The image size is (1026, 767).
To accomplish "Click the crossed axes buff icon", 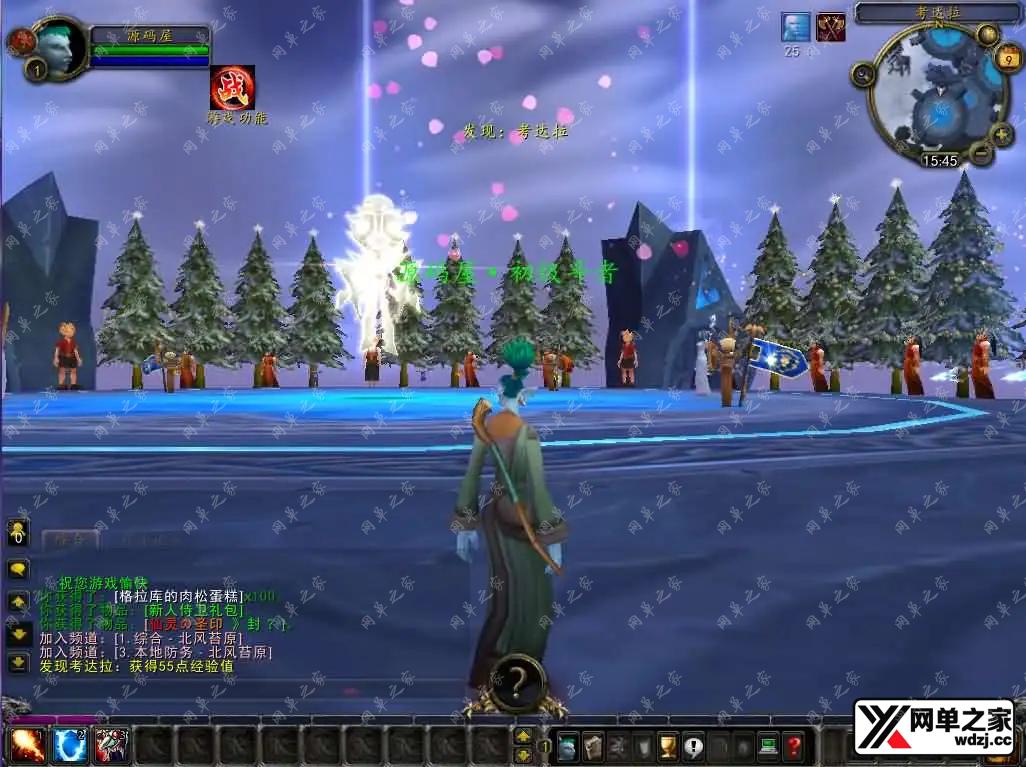I will [830, 27].
